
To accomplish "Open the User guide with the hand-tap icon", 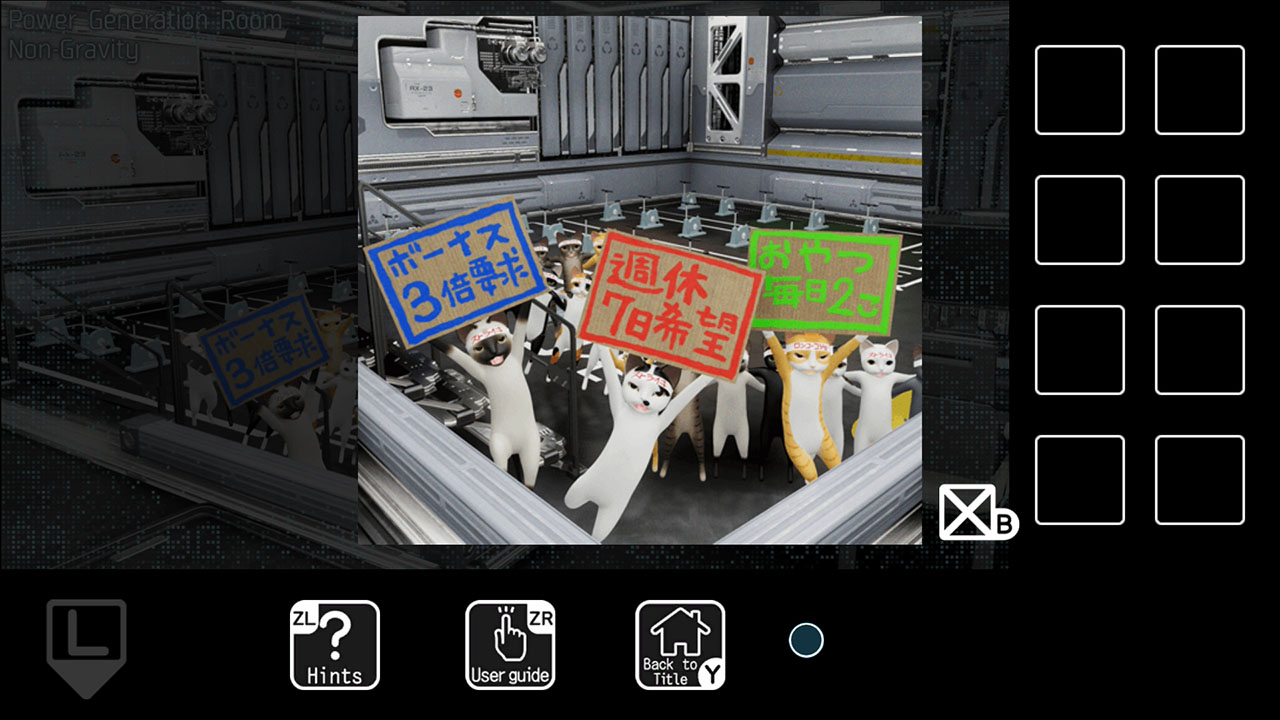I will [511, 643].
